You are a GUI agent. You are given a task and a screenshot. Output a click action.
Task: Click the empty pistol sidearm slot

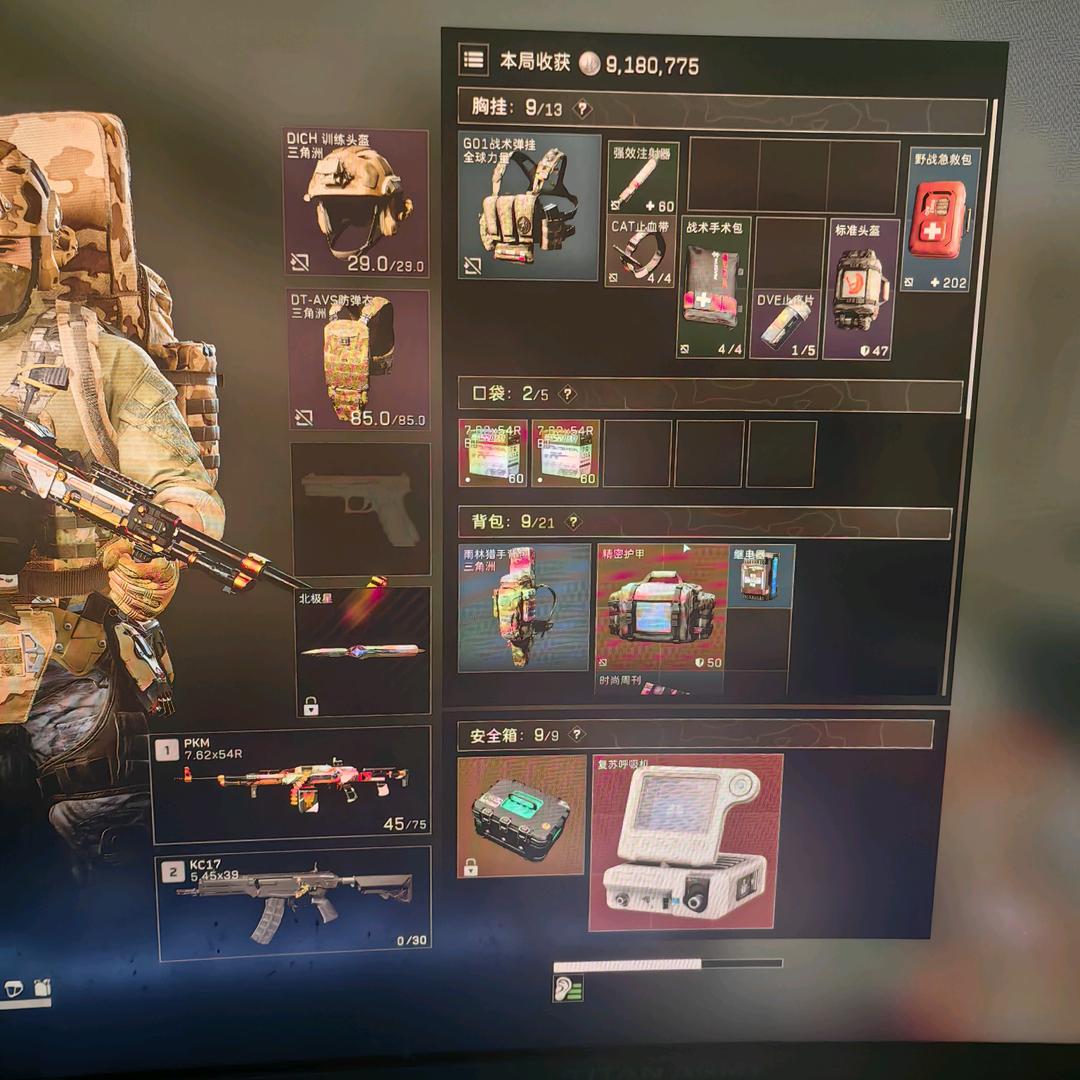[x=360, y=509]
